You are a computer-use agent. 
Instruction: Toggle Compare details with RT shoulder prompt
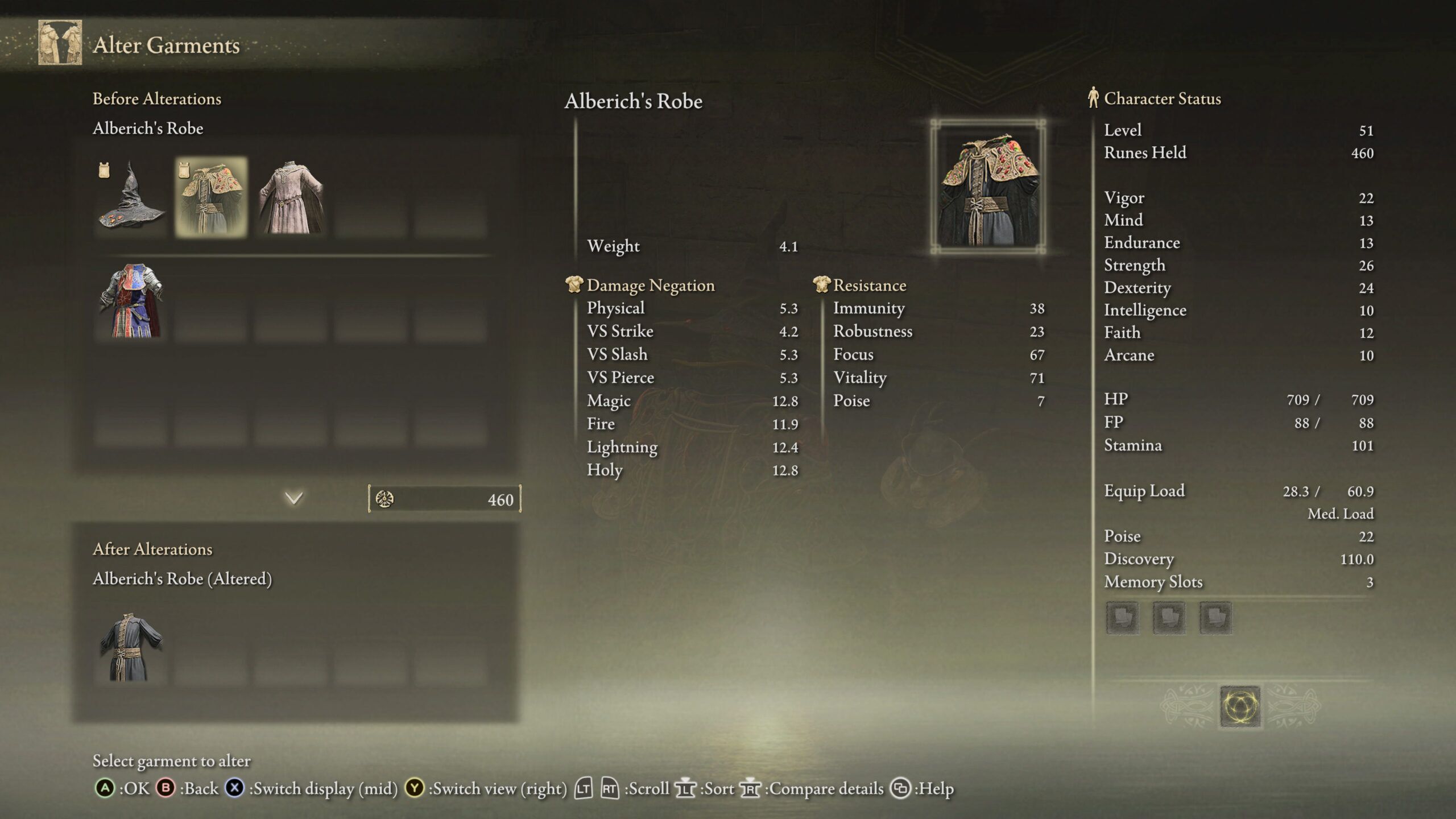click(x=750, y=789)
